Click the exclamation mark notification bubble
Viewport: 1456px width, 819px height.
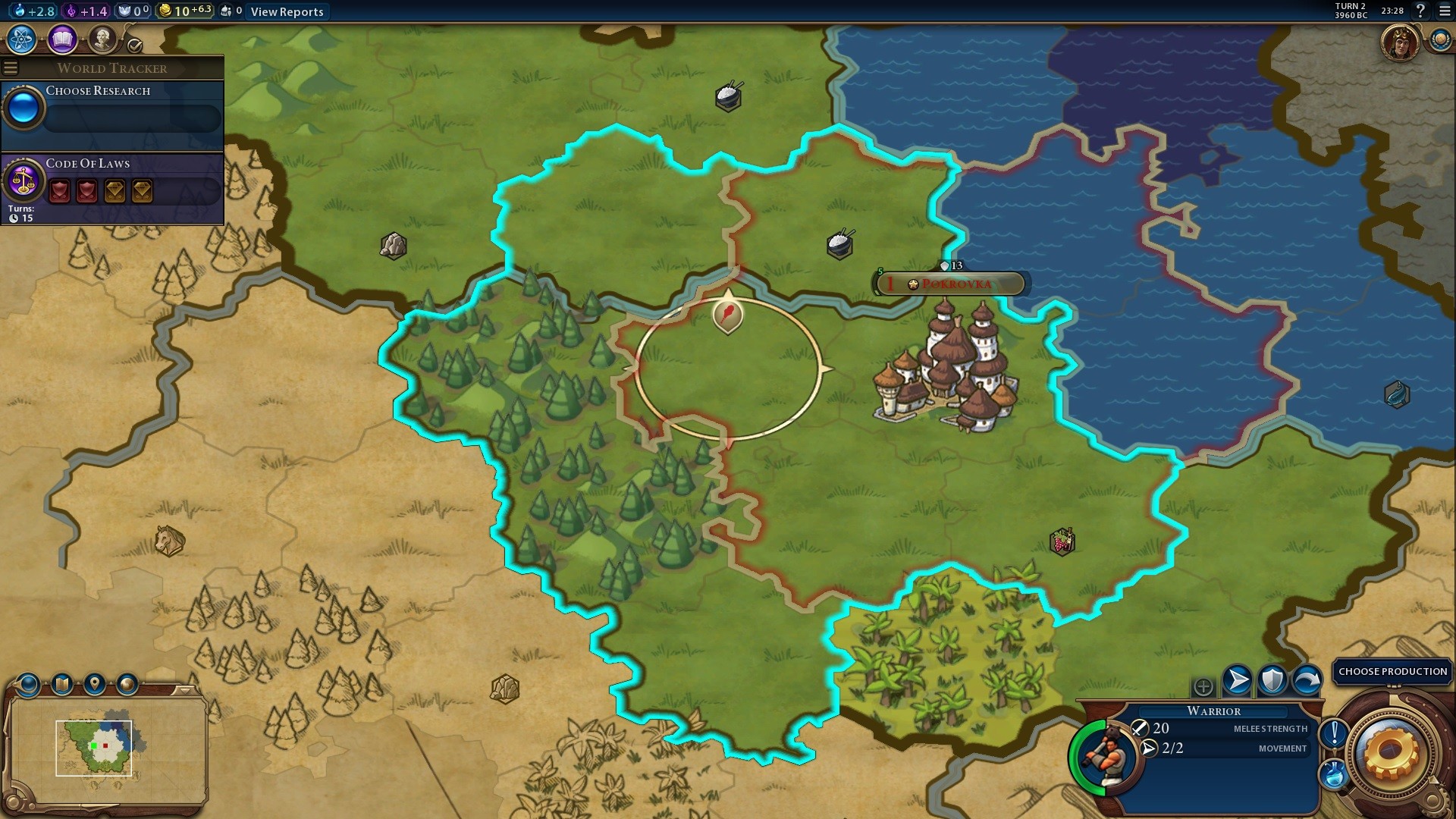[x=1334, y=733]
